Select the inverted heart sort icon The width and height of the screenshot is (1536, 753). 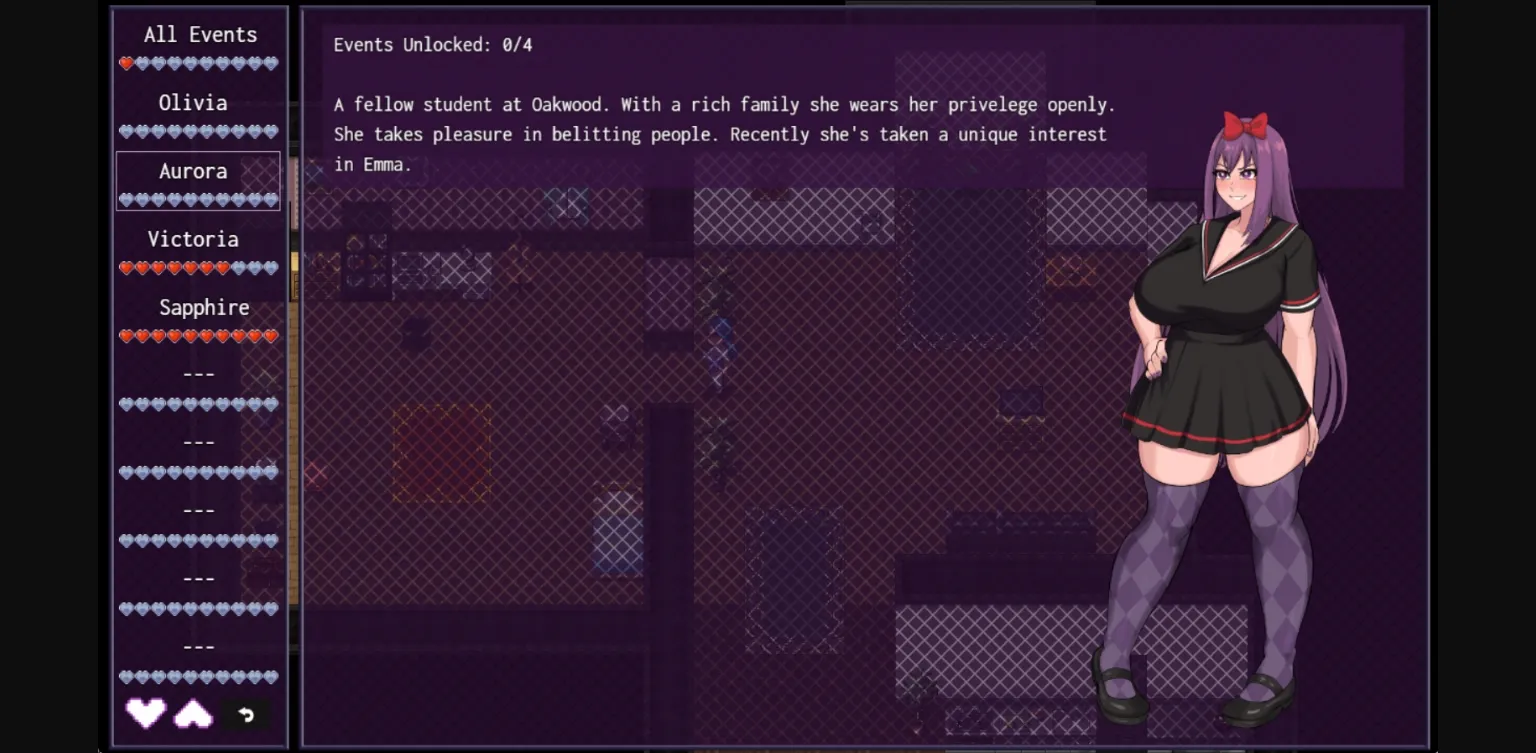click(x=192, y=714)
